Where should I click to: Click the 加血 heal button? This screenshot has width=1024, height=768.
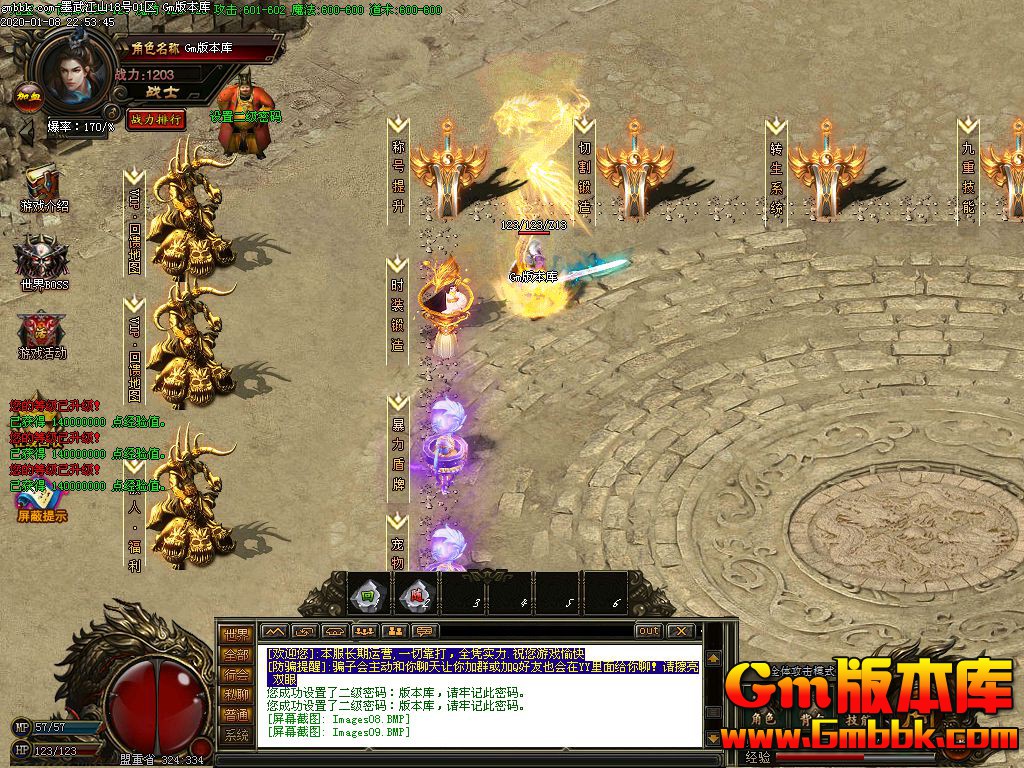click(x=27, y=96)
